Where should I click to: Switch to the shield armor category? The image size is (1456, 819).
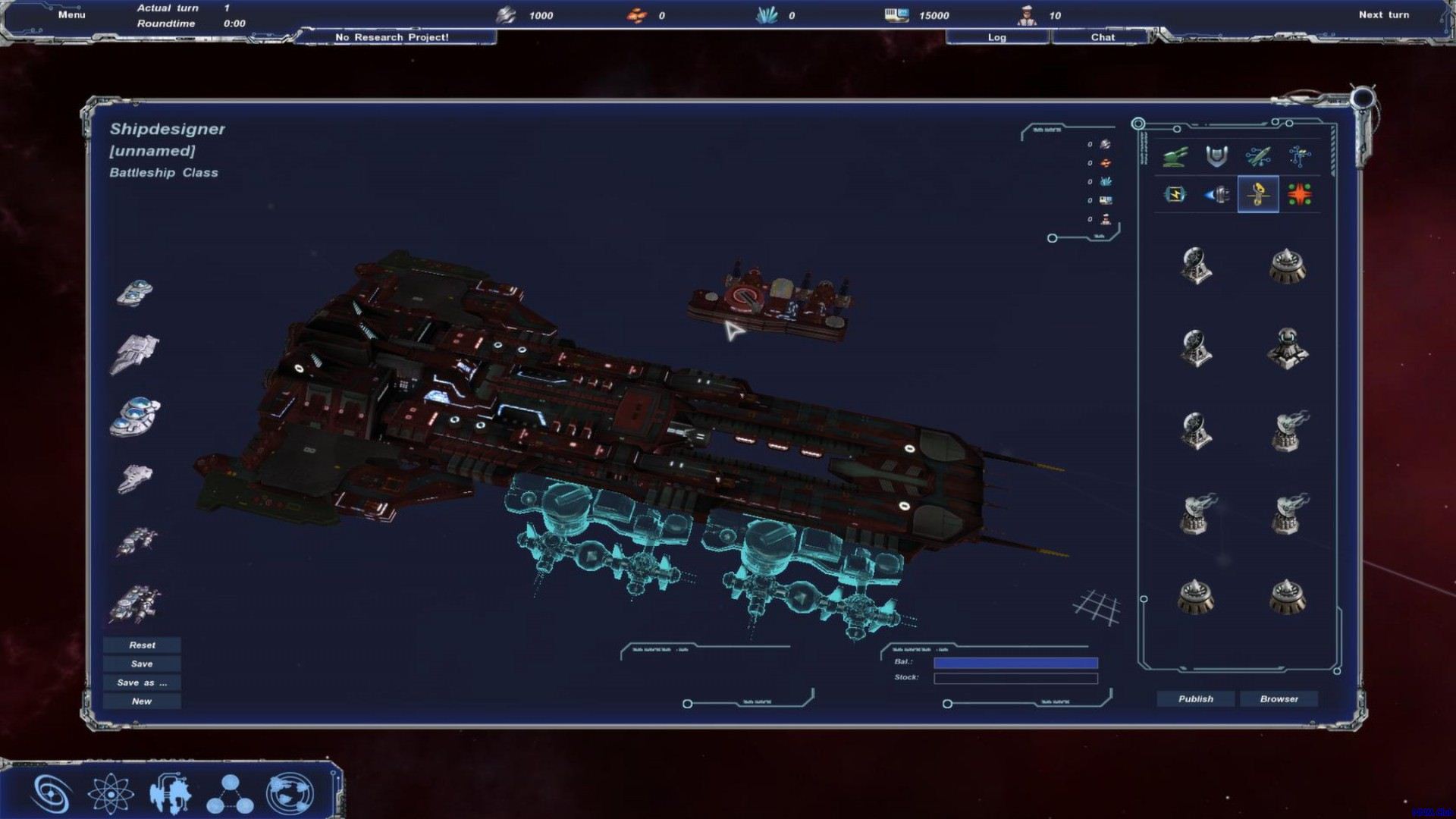pyautogui.click(x=1216, y=156)
